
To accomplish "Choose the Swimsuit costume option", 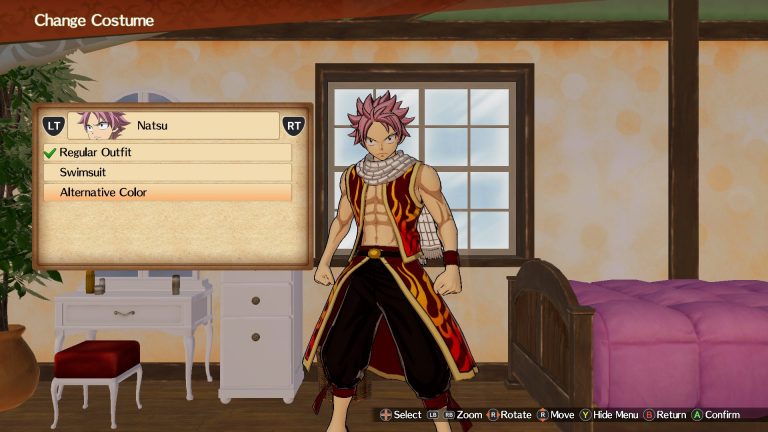I will [167, 172].
